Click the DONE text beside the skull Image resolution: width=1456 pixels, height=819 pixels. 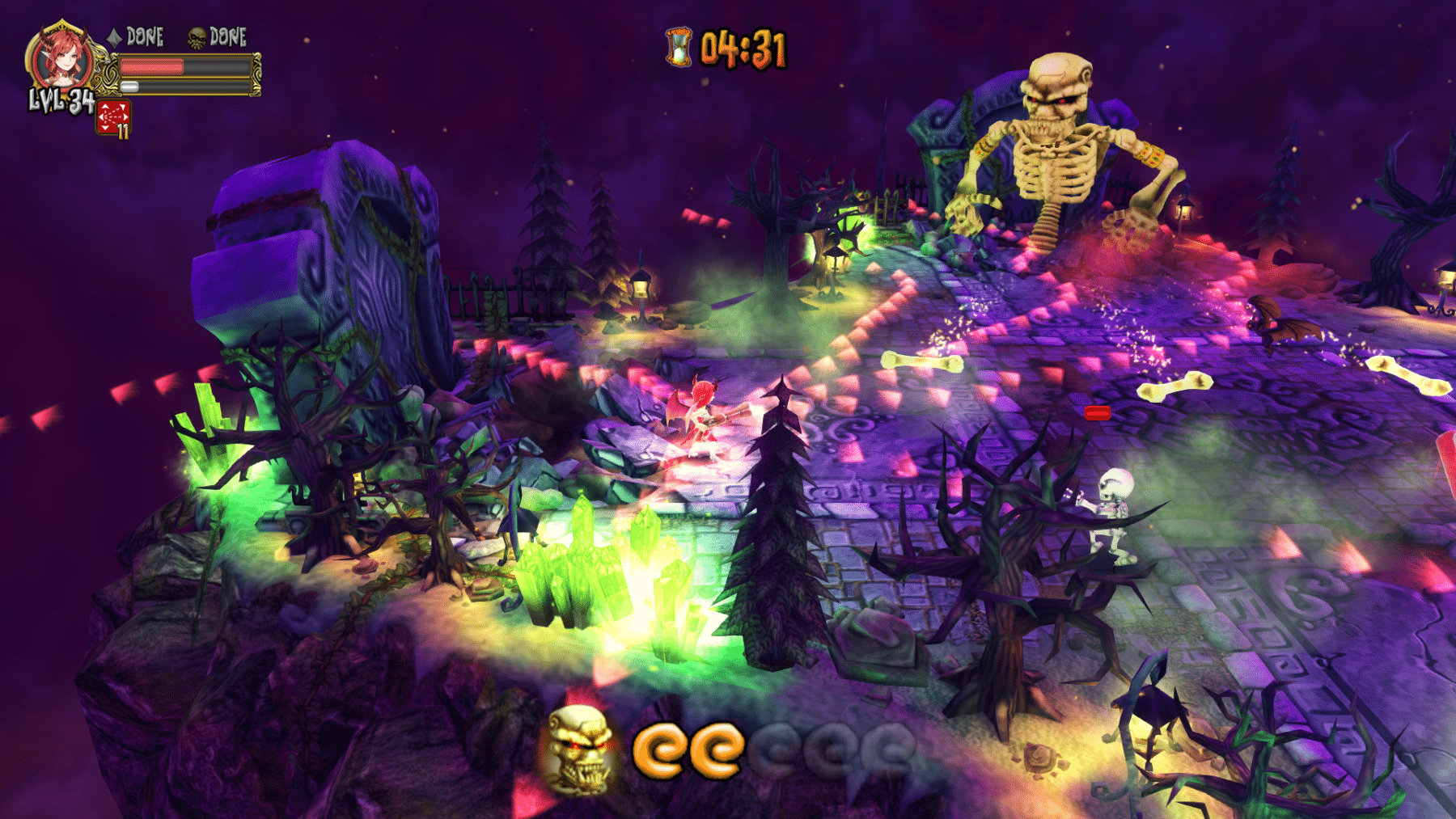click(227, 37)
